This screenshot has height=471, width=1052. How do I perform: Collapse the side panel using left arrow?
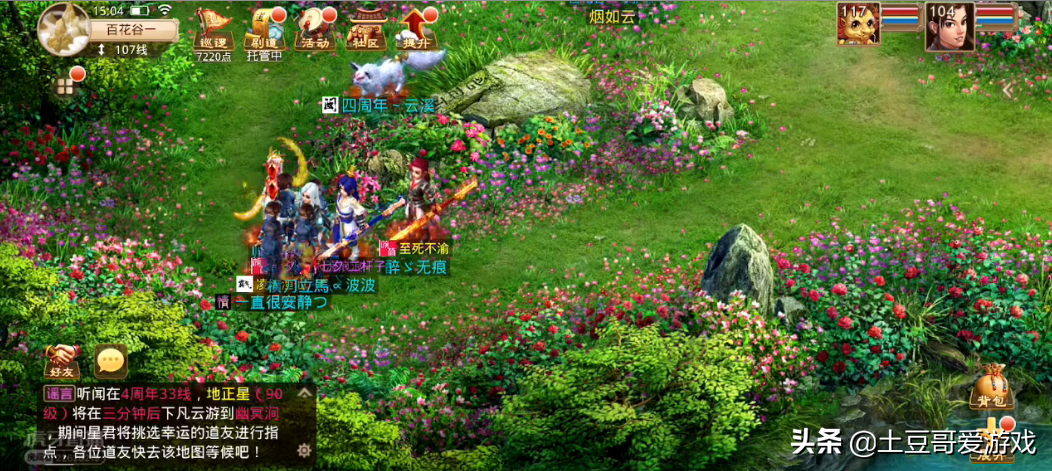pyautogui.click(x=1008, y=90)
